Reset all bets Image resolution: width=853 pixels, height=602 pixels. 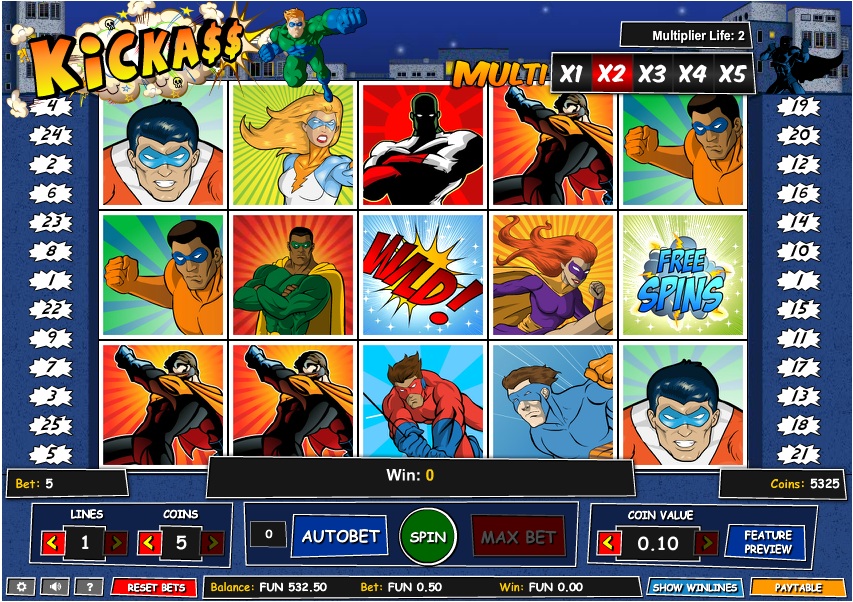[x=154, y=587]
